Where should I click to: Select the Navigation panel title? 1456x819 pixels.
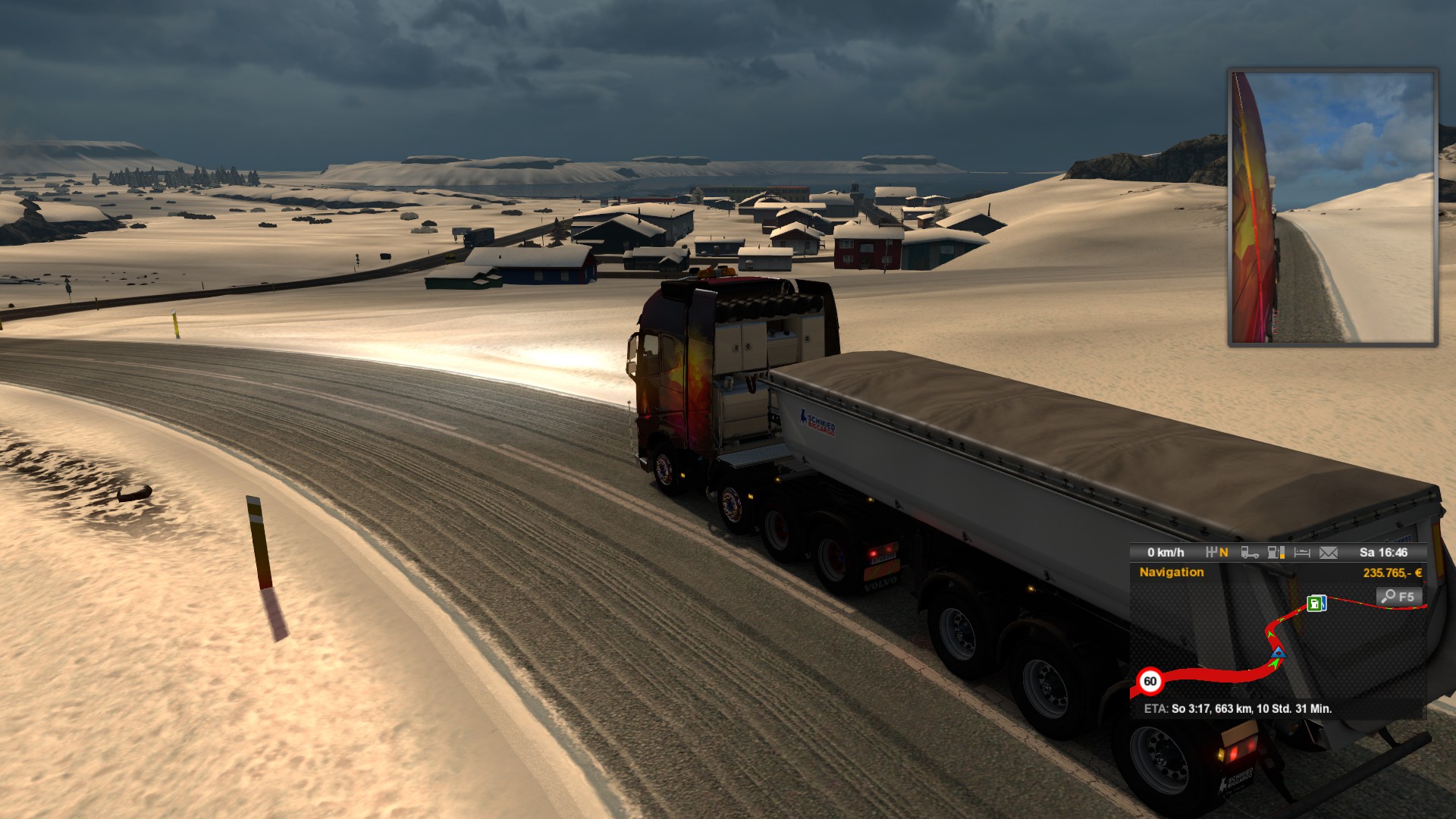click(x=1172, y=573)
